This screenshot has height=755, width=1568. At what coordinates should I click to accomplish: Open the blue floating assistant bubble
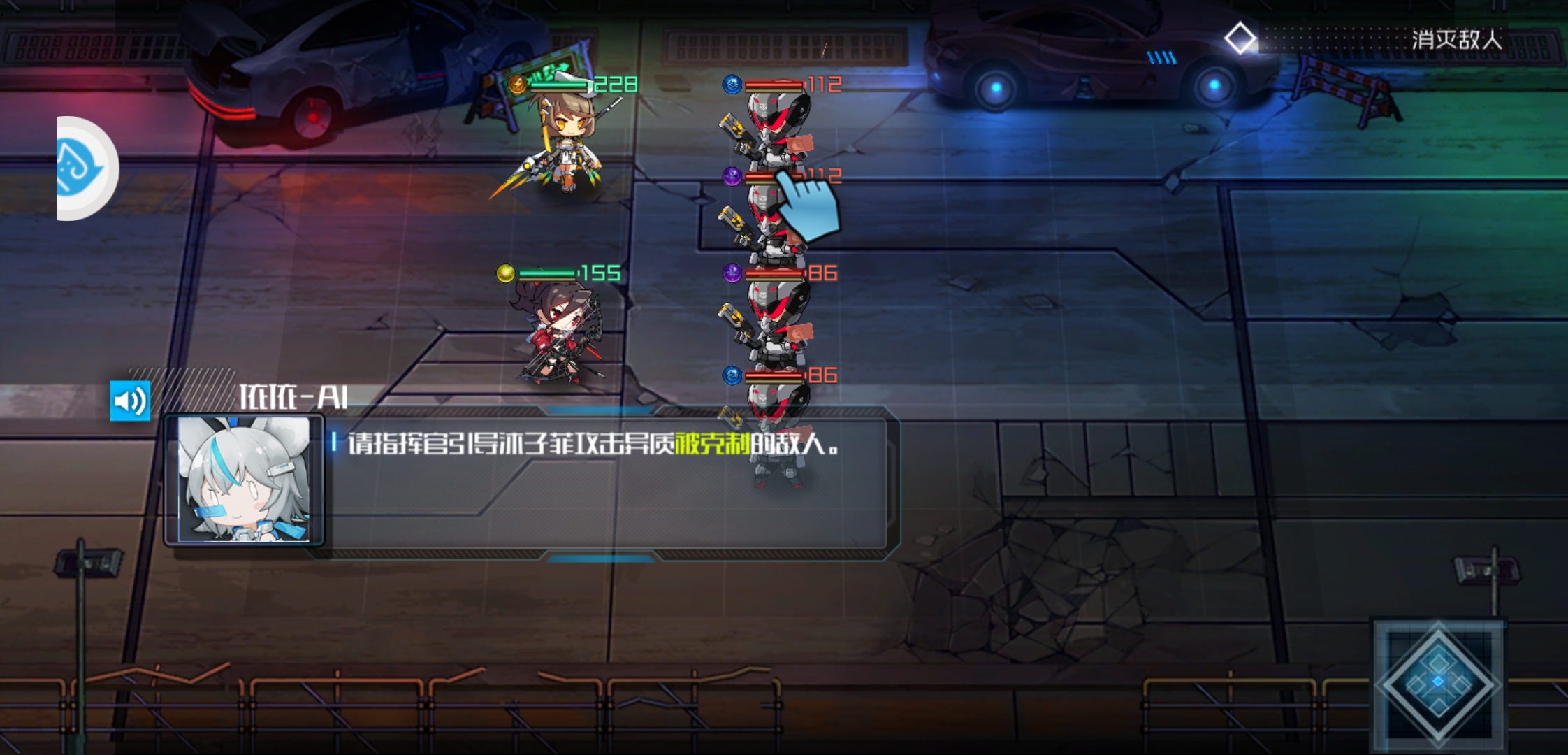pos(85,168)
